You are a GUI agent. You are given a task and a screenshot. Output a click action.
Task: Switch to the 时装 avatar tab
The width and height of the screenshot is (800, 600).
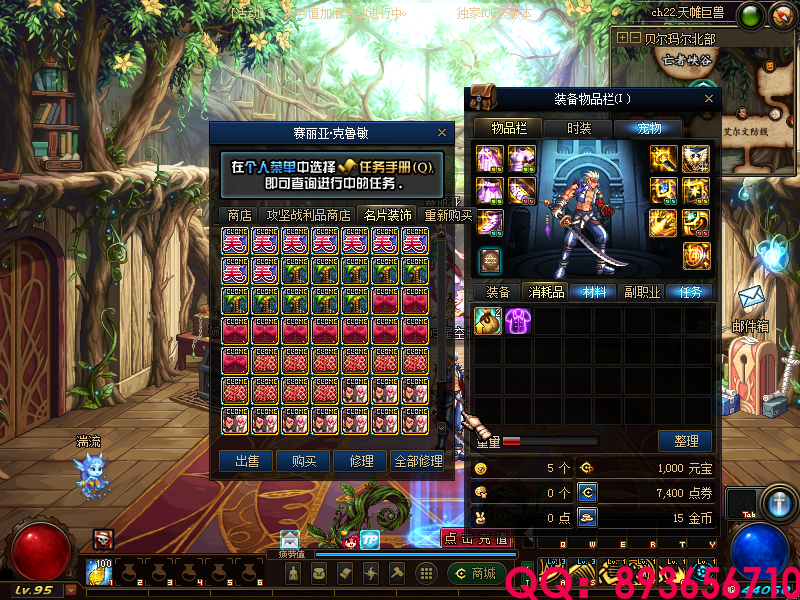(579, 128)
